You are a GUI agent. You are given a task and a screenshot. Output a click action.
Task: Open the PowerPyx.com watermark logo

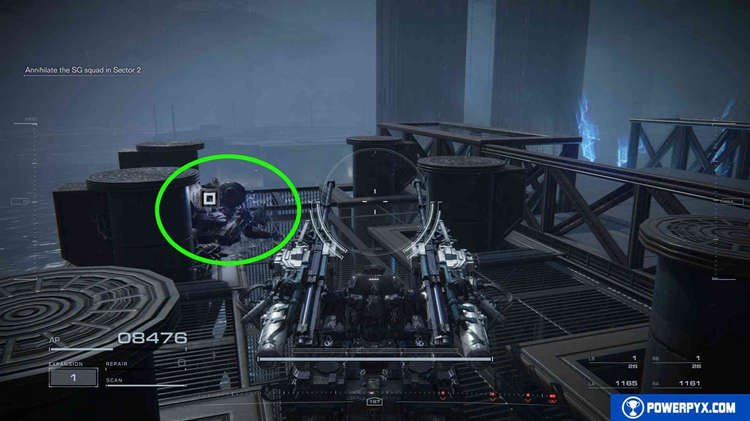coord(680,407)
